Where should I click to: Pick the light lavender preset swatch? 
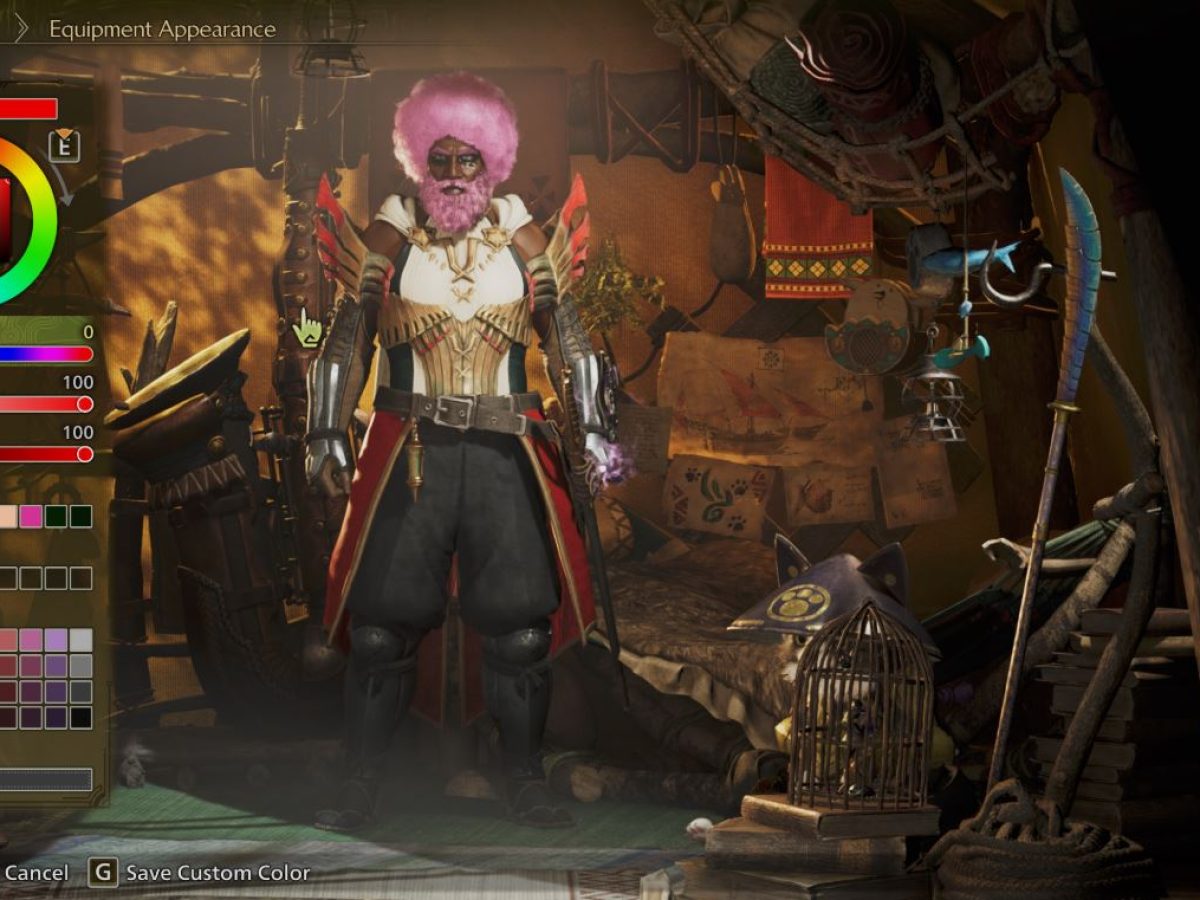[57, 640]
